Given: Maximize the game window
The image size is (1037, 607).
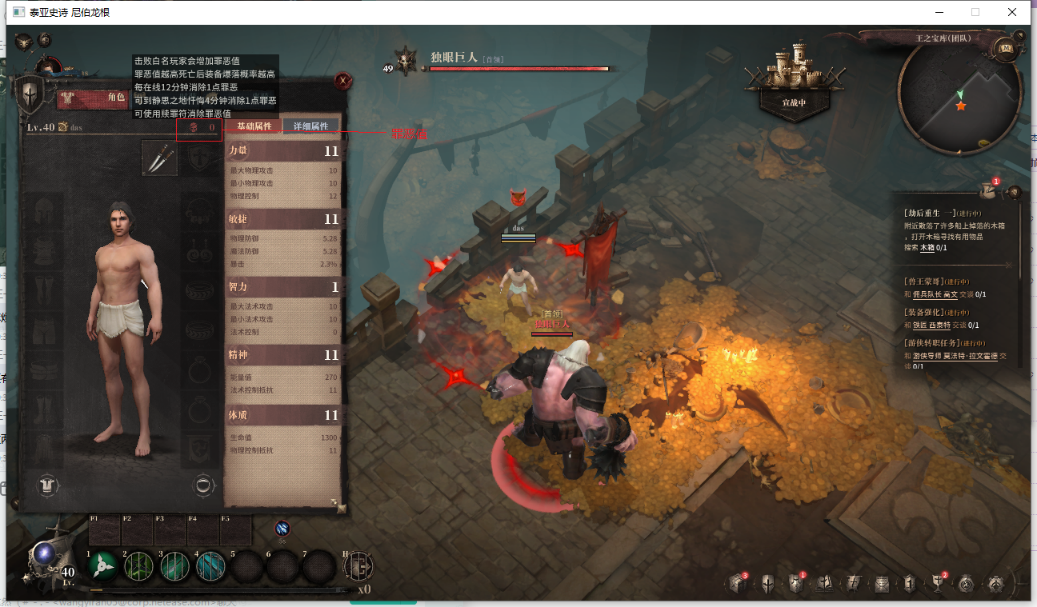Looking at the screenshot, I should click(975, 12).
